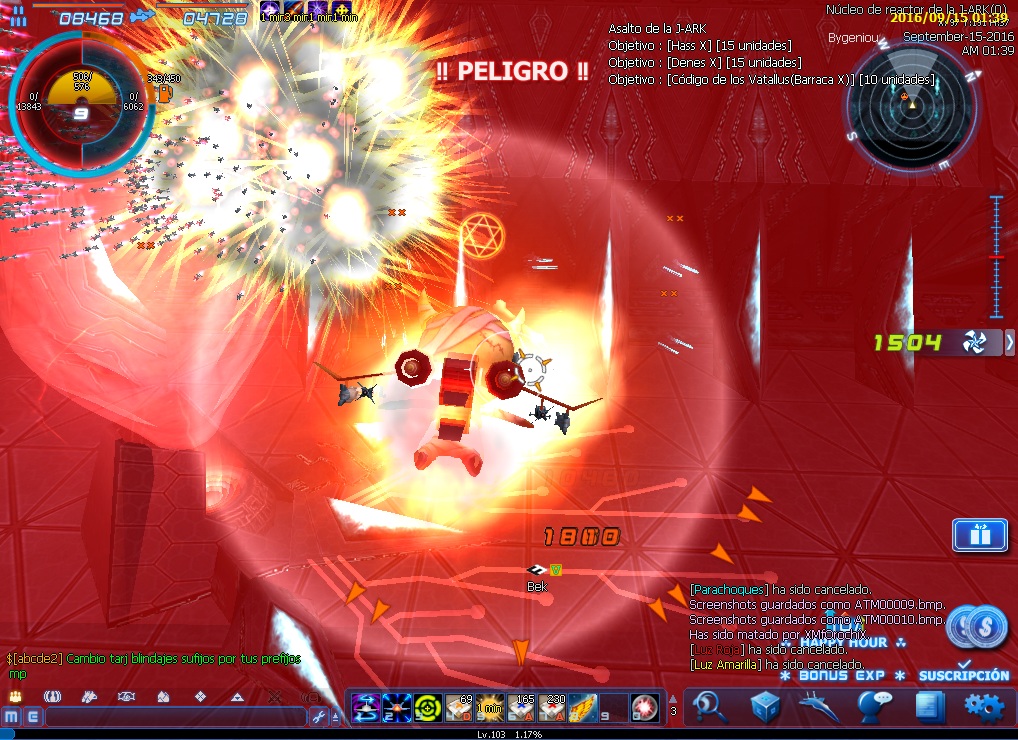This screenshot has height=740, width=1018.
Task: Toggle the wrench chat options button
Action: tap(319, 716)
